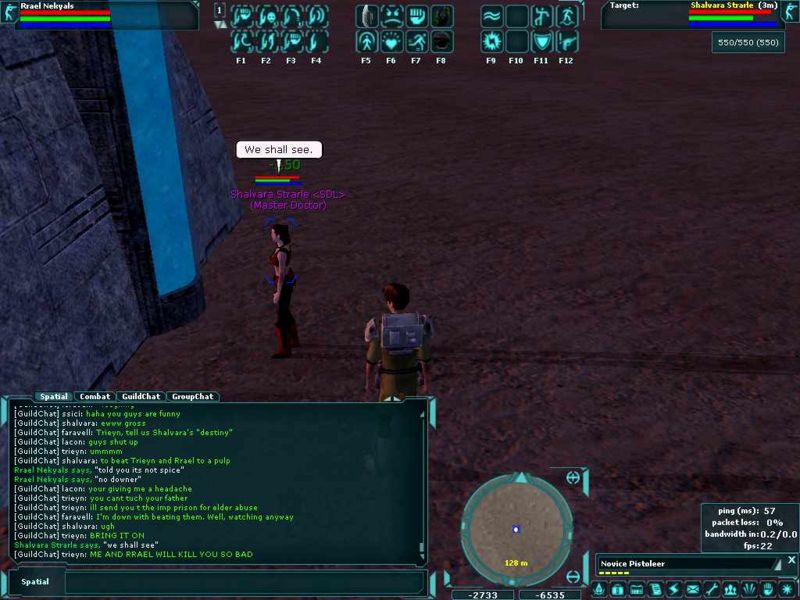The width and height of the screenshot is (800, 600).
Task: Click the circular radar minimap
Action: (516, 528)
